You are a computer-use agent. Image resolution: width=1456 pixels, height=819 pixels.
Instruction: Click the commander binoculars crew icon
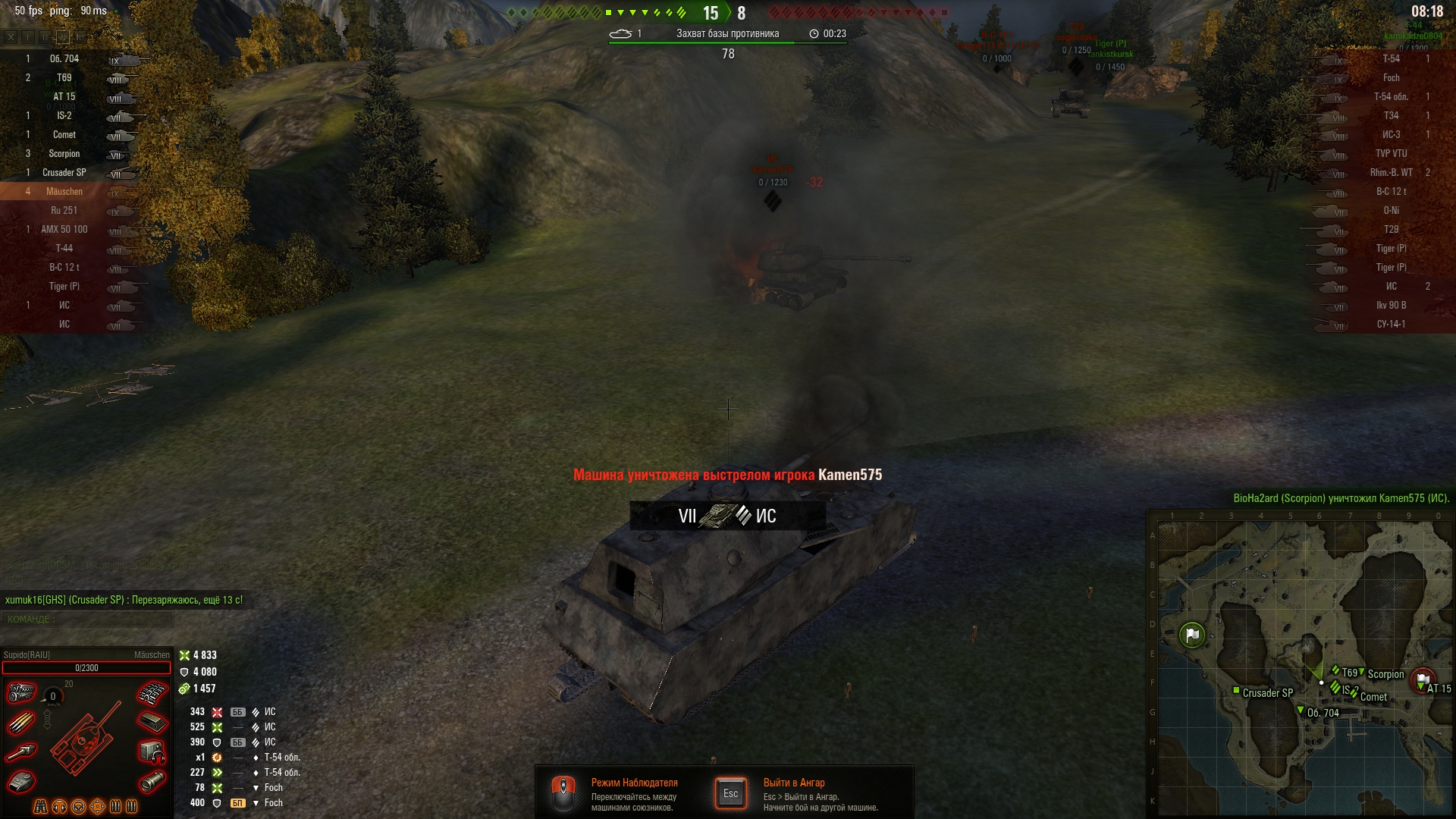pyautogui.click(x=41, y=807)
